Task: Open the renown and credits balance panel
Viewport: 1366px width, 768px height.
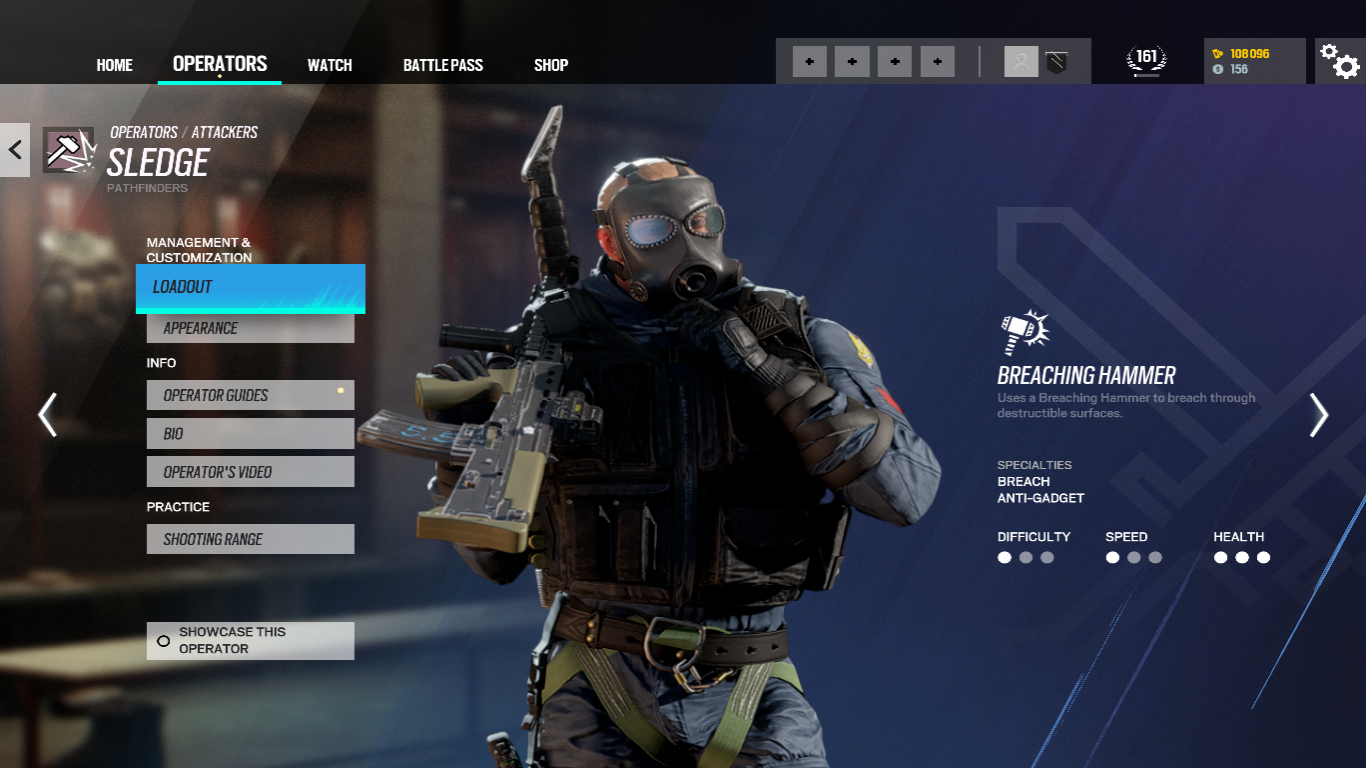Action: 1254,61
